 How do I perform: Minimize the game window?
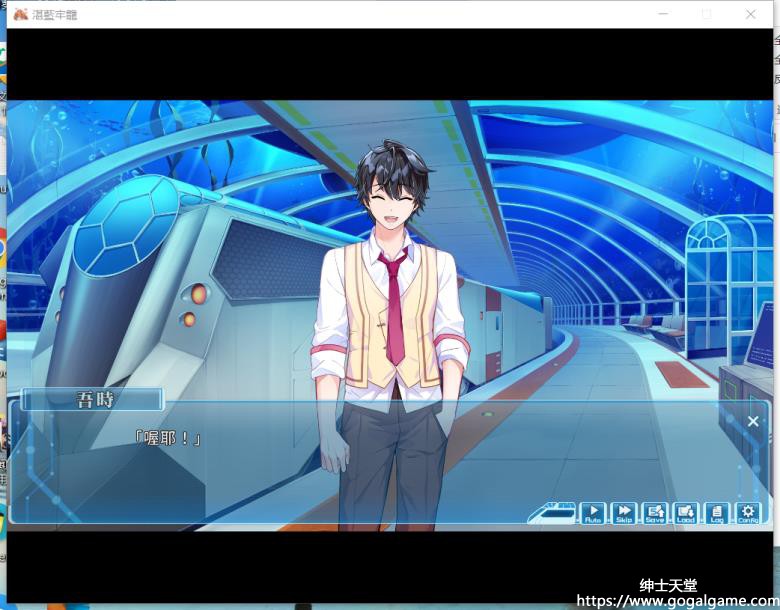pos(663,14)
